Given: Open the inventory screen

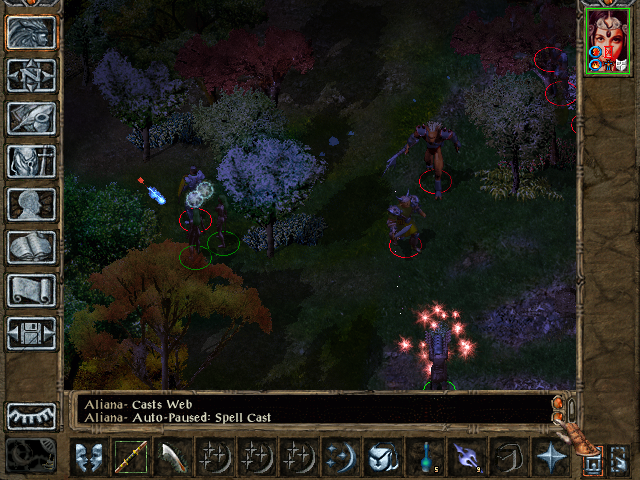Looking at the screenshot, I should pos(31,161).
